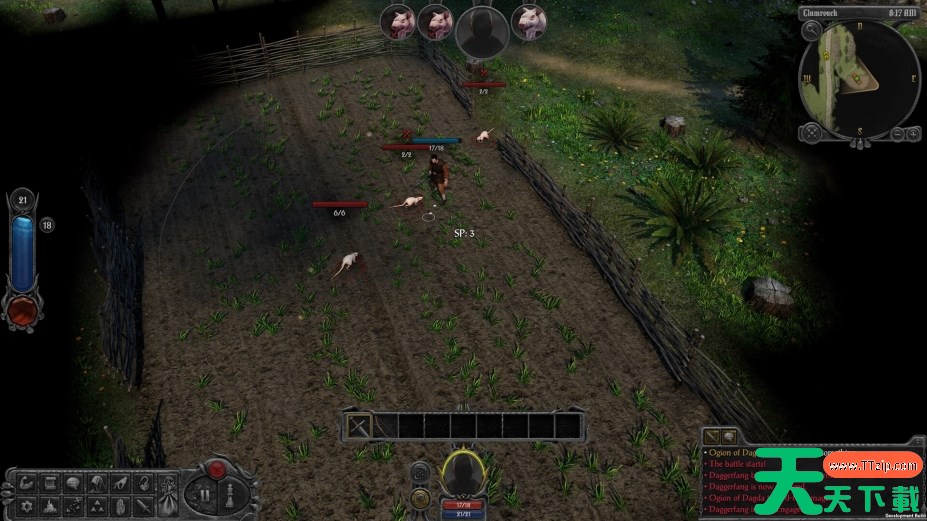Screen dimensions: 927x521
Task: Select the first hotbar slot with the weapon
Action: click(360, 425)
